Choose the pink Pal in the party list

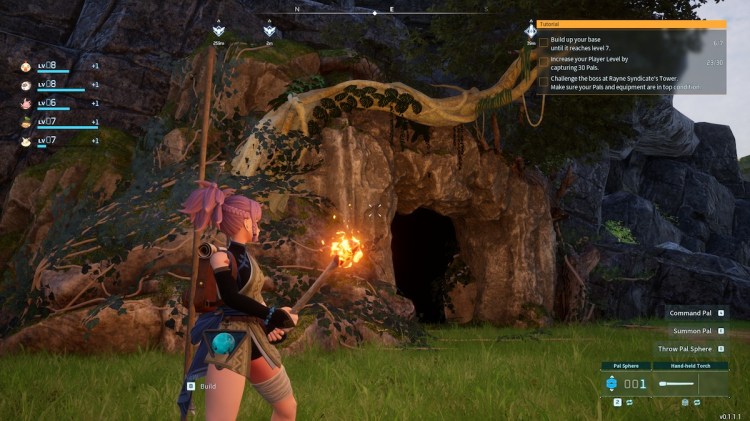click(x=25, y=103)
